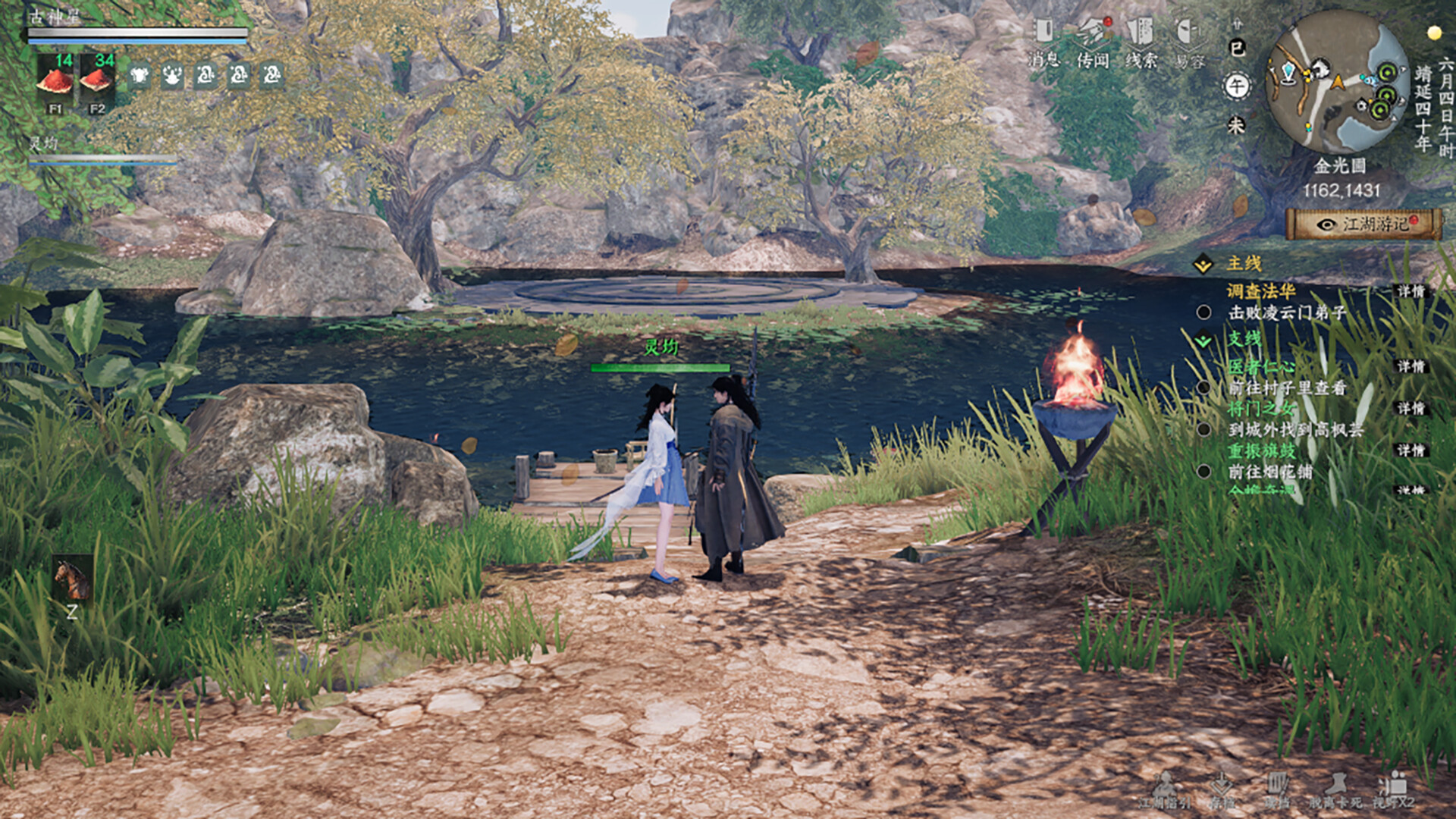Collapse the 支线 side quest section
The height and width of the screenshot is (819, 1456).
(x=1203, y=340)
